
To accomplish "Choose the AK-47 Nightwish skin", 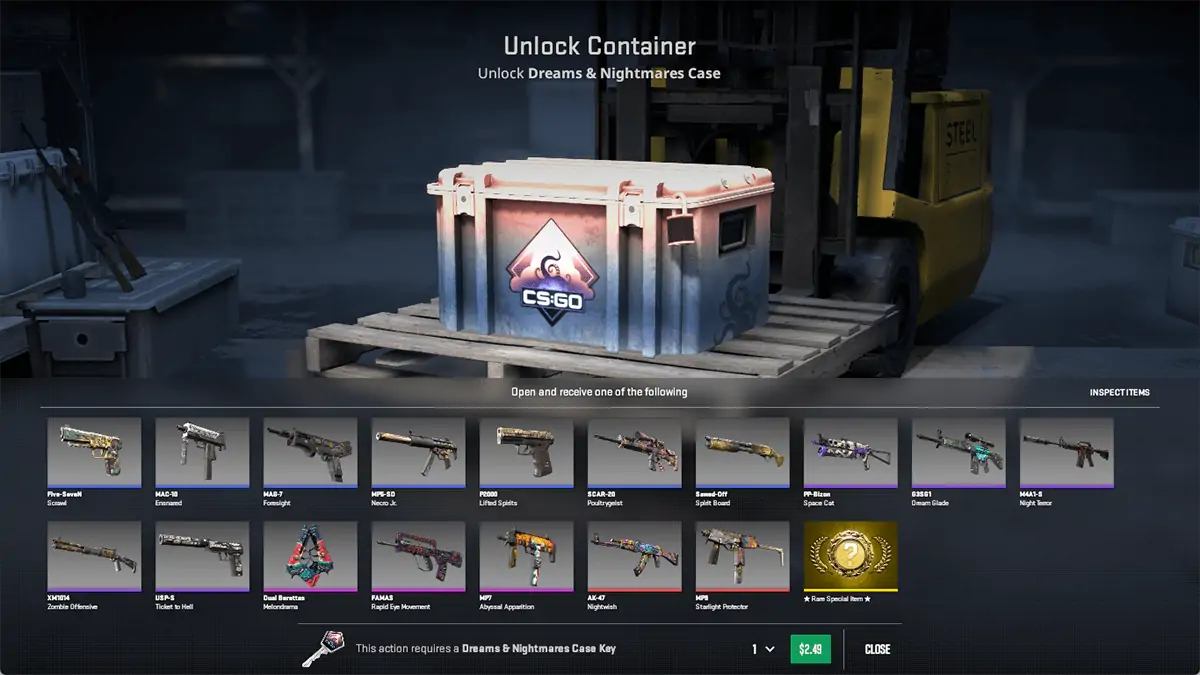I will pos(634,556).
